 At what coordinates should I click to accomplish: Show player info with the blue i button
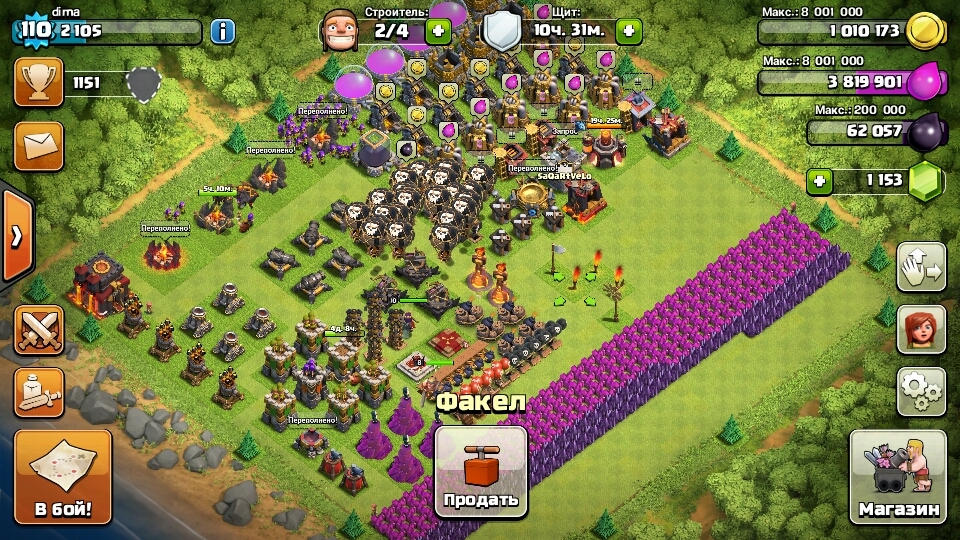(x=222, y=31)
